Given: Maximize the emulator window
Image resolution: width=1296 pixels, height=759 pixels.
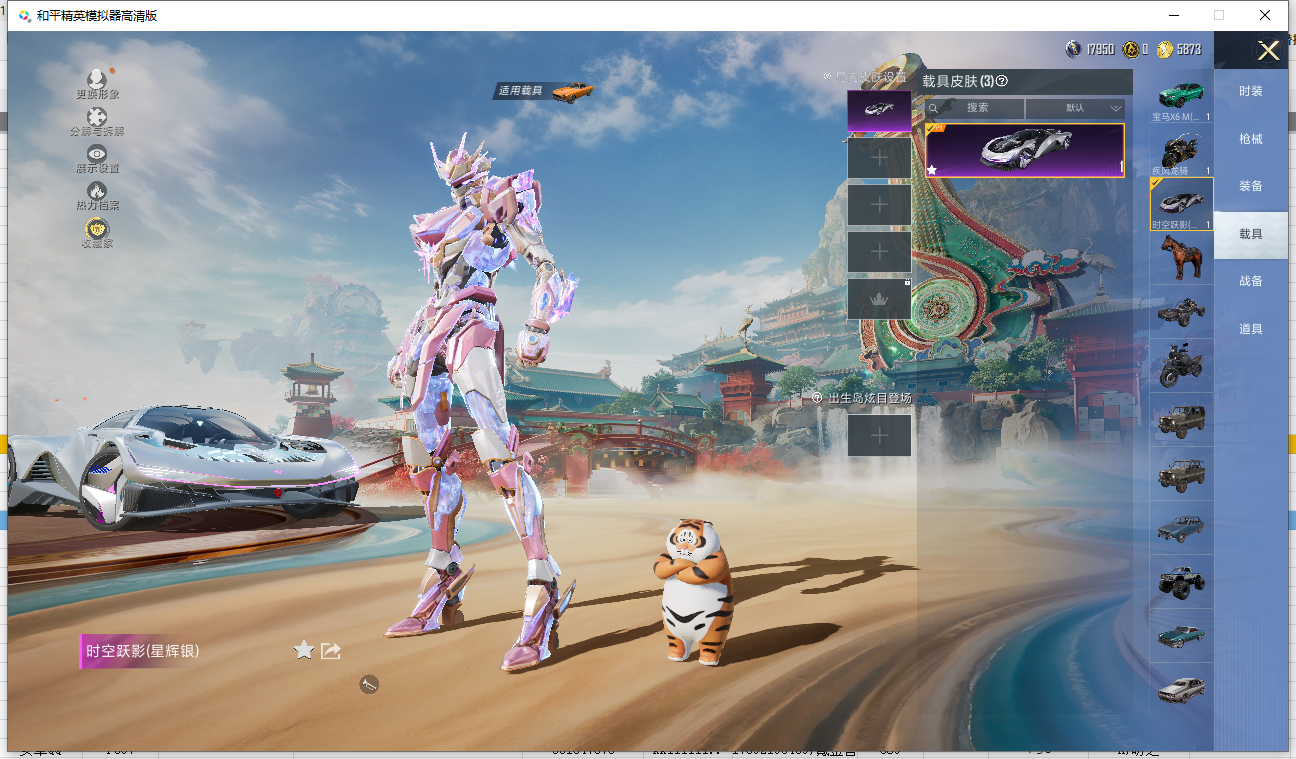Looking at the screenshot, I should click(1218, 15).
